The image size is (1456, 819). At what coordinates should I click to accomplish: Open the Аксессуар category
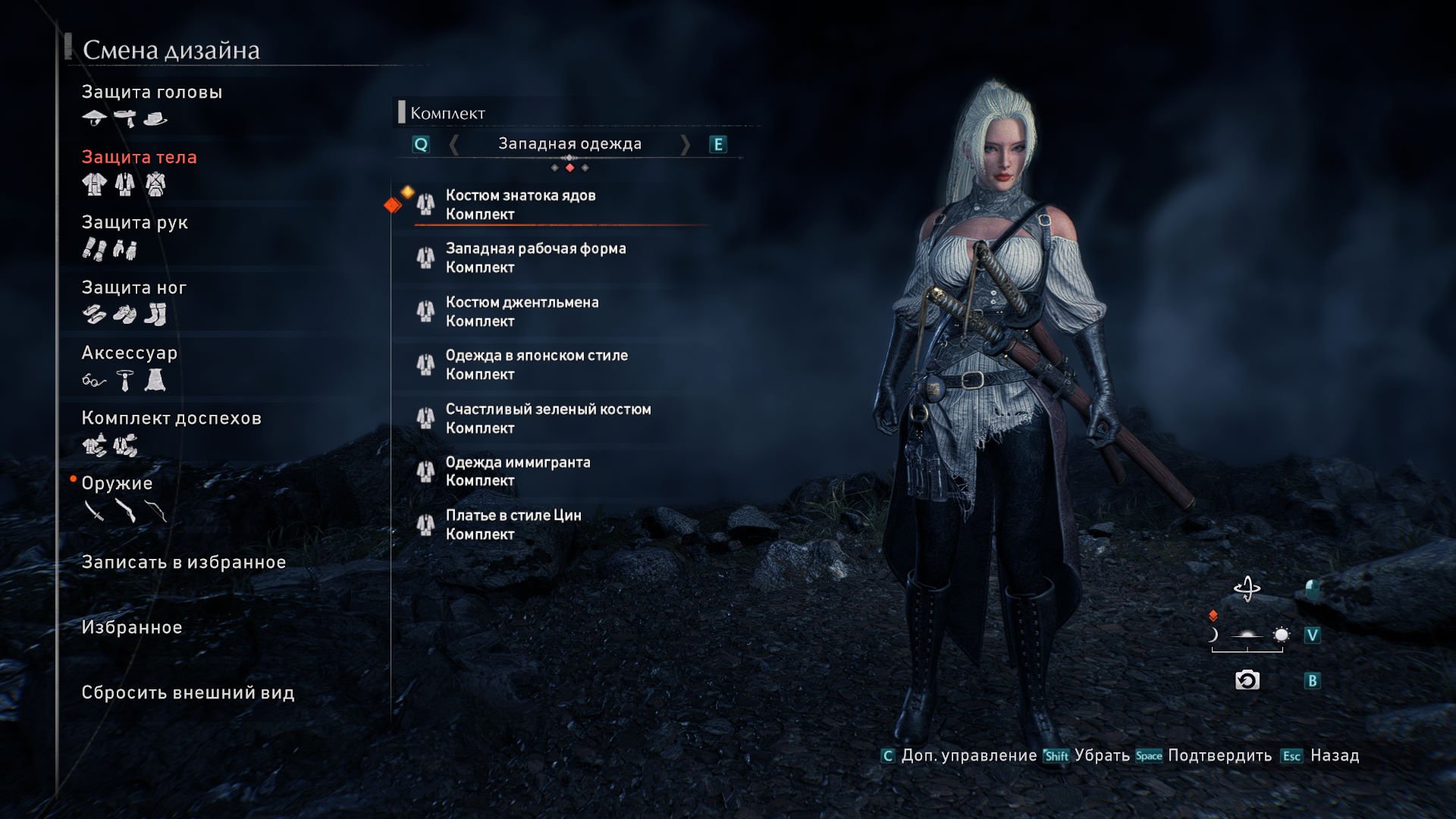click(129, 353)
